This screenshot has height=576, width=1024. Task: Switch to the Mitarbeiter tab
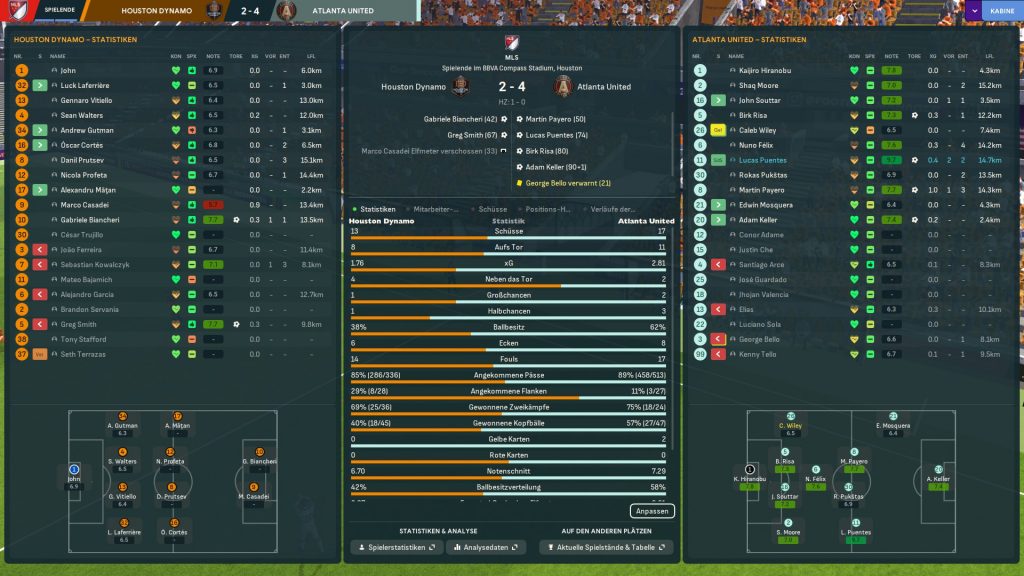(435, 209)
